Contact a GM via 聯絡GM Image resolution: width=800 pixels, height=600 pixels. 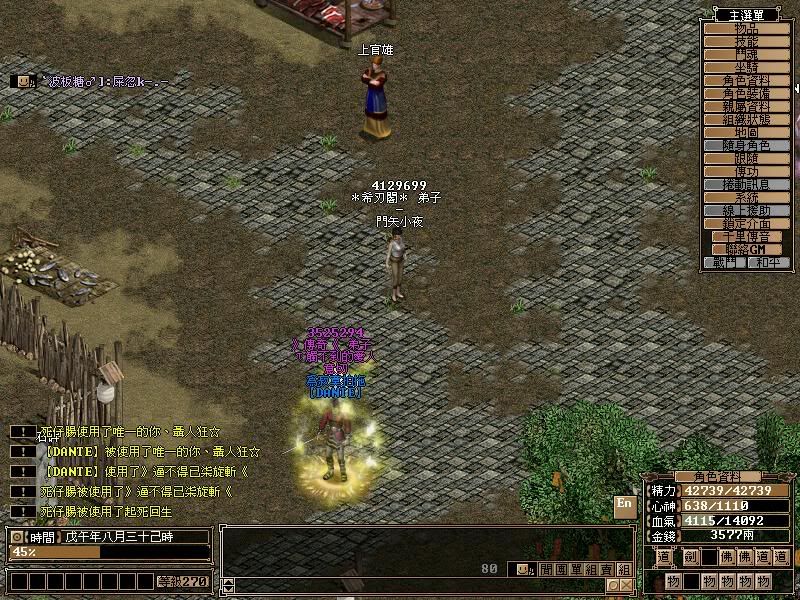746,248
